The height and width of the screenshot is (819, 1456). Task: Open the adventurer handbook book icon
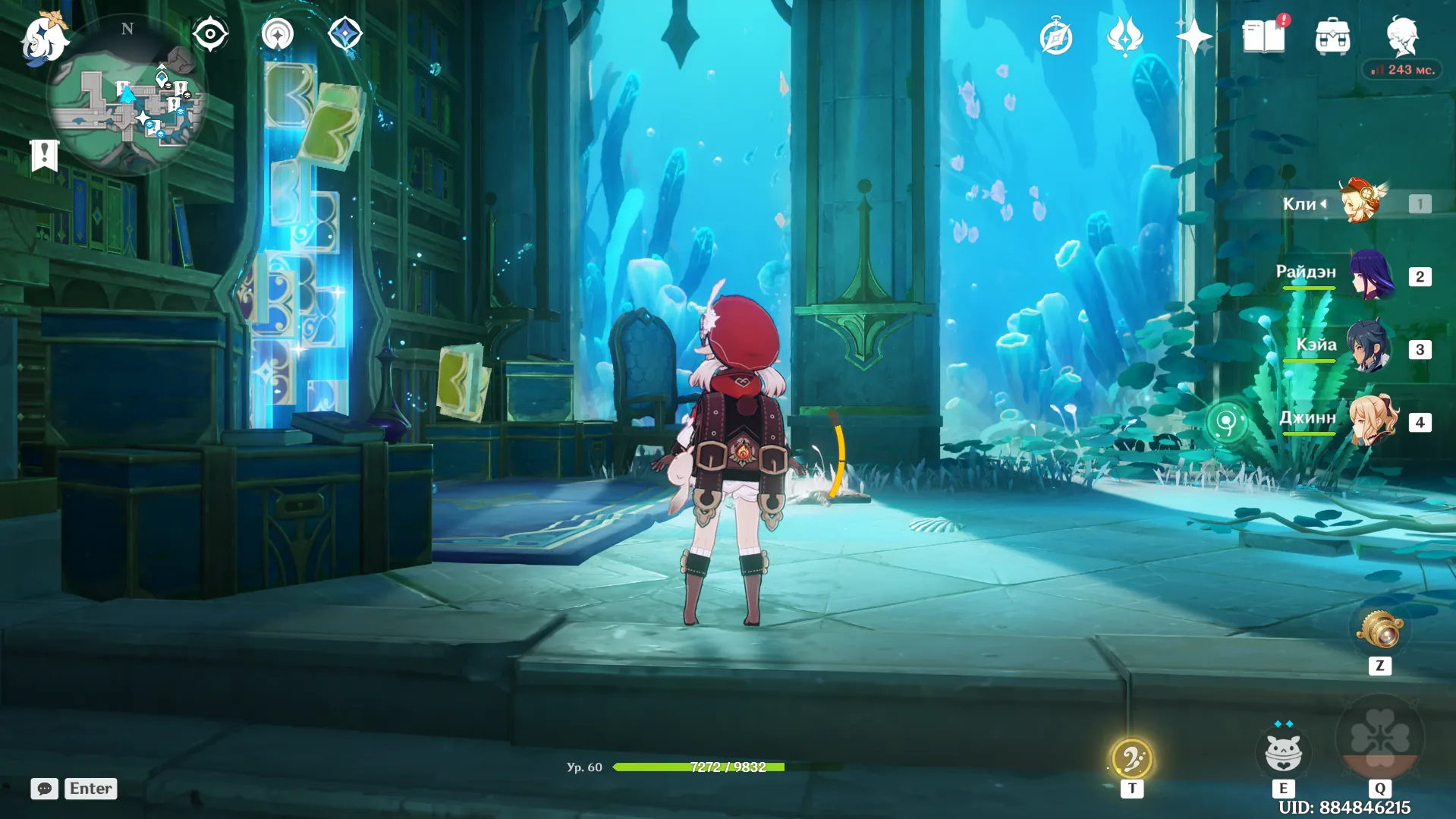click(x=1263, y=36)
